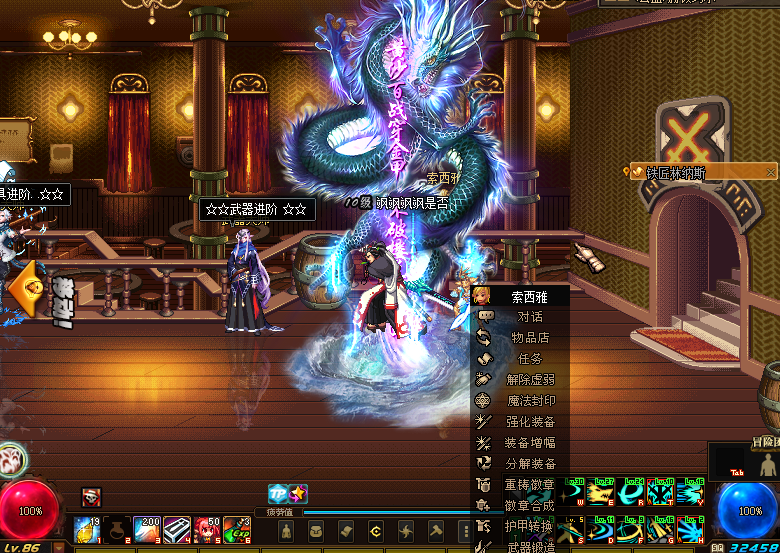The width and height of the screenshot is (780, 553).
Task: Select the 任务 quest option
Action: (530, 359)
